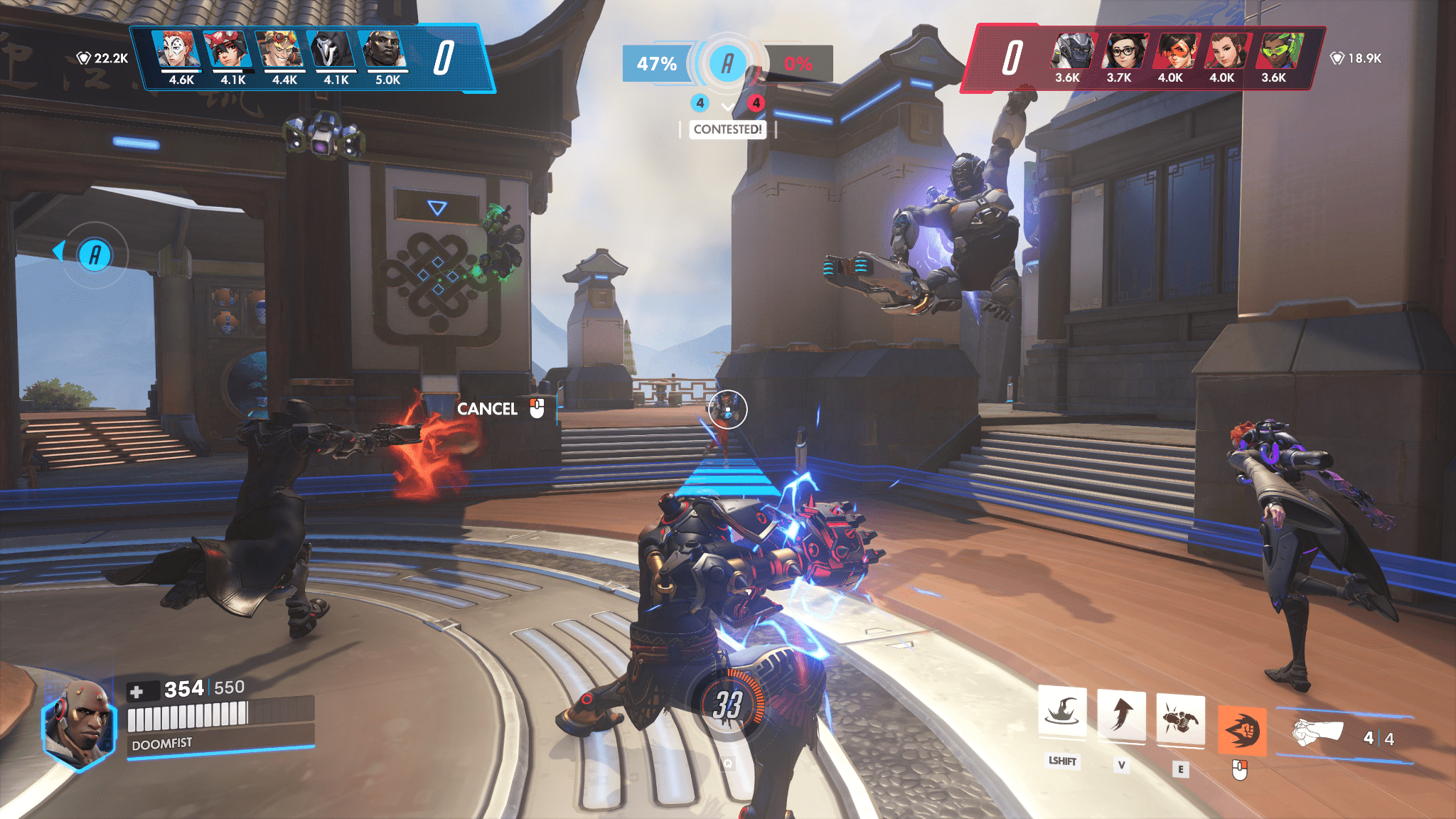Click Reaper's portrait in the blue roster
The image size is (1456, 819).
[x=333, y=50]
